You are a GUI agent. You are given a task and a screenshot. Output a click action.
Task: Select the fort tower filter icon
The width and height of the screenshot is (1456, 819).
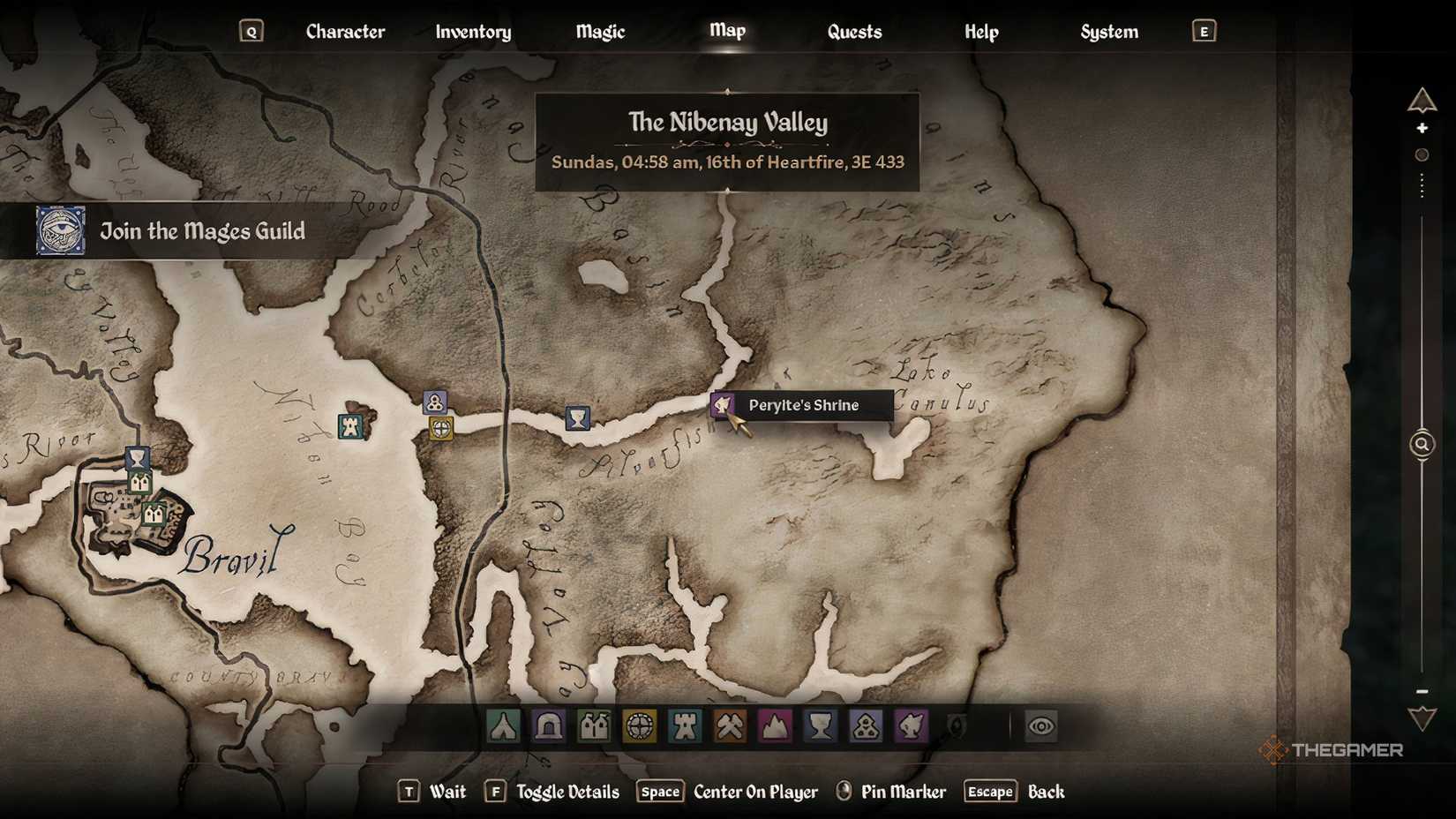(x=686, y=726)
